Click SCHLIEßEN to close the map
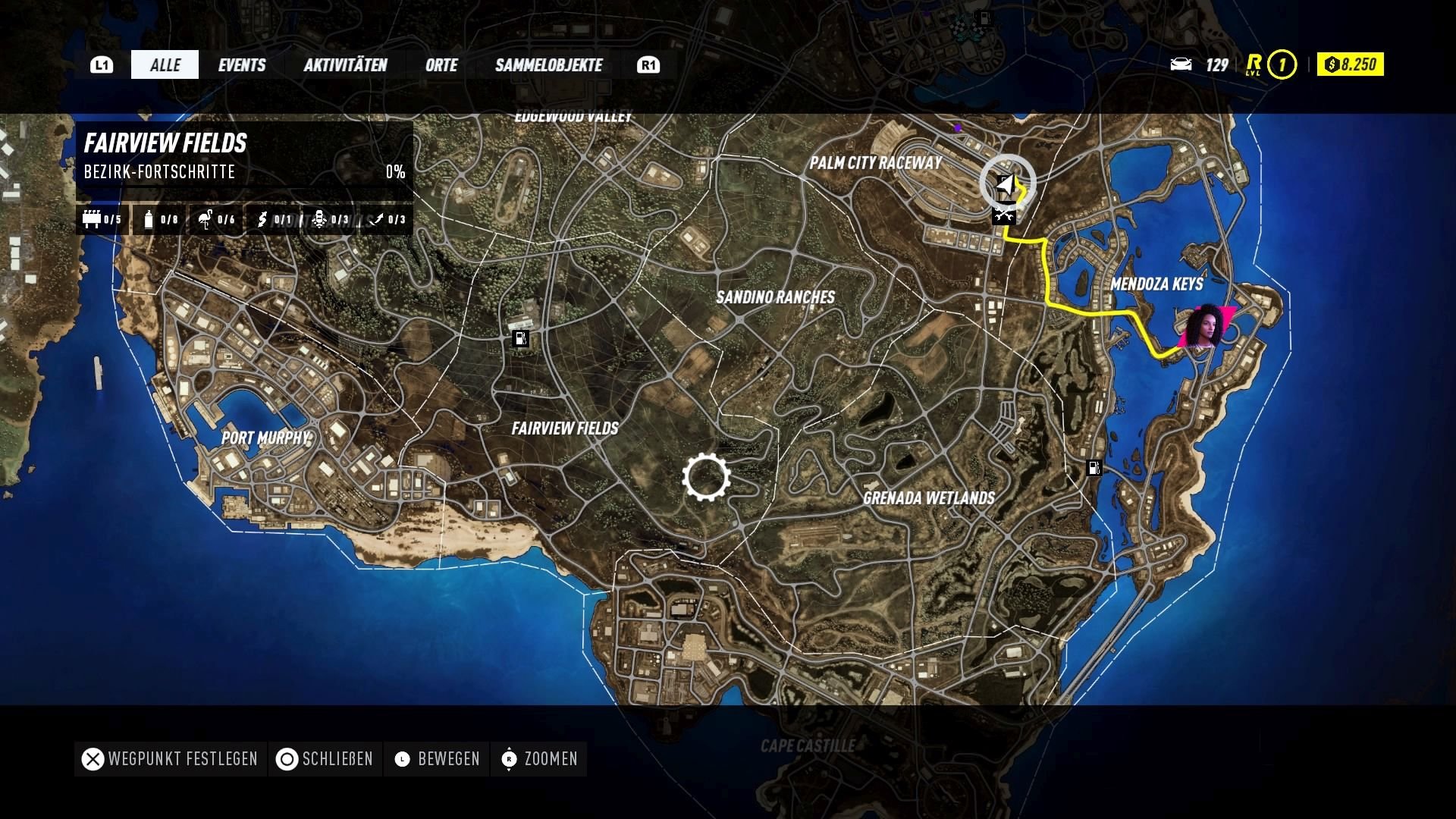Screen dimensions: 1456x819 pos(325,759)
